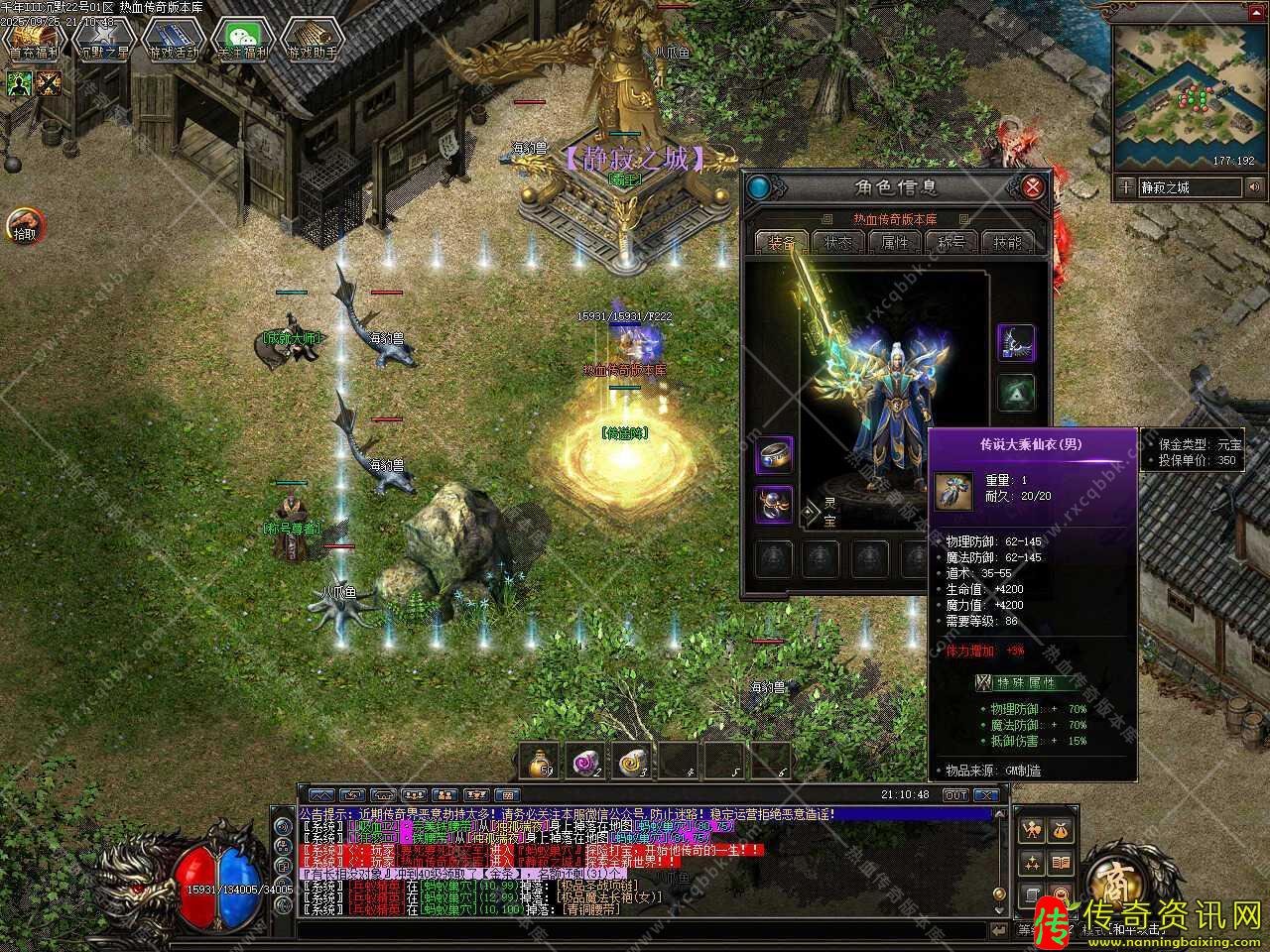This screenshot has width=1270, height=952.
Task: Use the purple scroll in hotbar
Action: pos(585,761)
